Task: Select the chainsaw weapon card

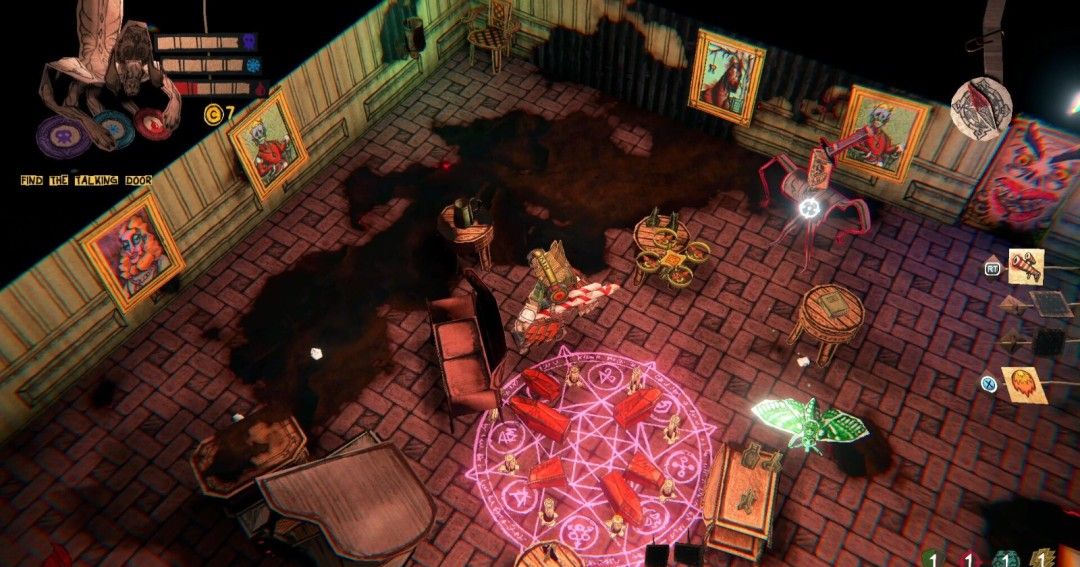Action: coord(1026,266)
